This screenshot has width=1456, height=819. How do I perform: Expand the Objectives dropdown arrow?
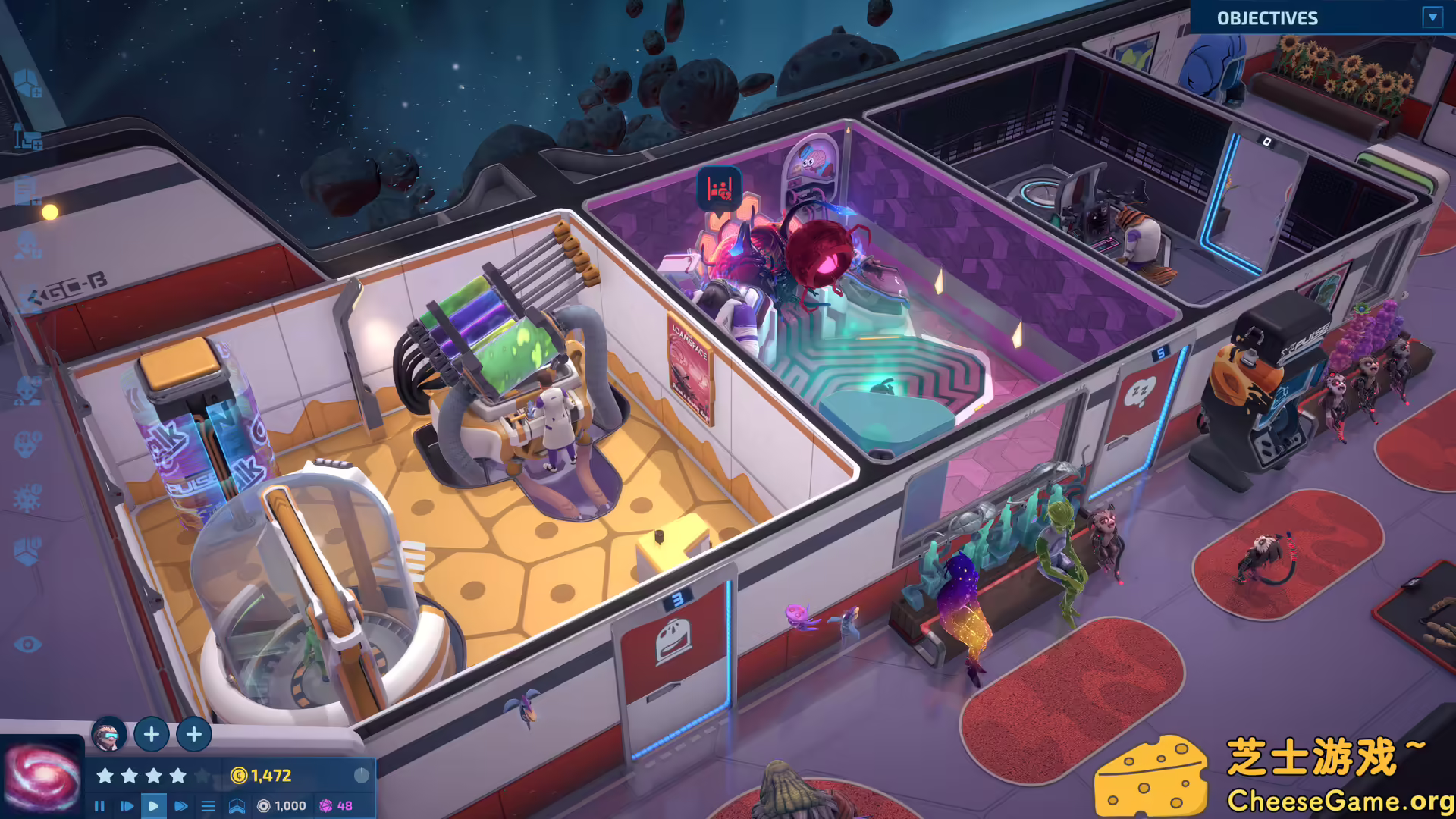pyautogui.click(x=1432, y=17)
